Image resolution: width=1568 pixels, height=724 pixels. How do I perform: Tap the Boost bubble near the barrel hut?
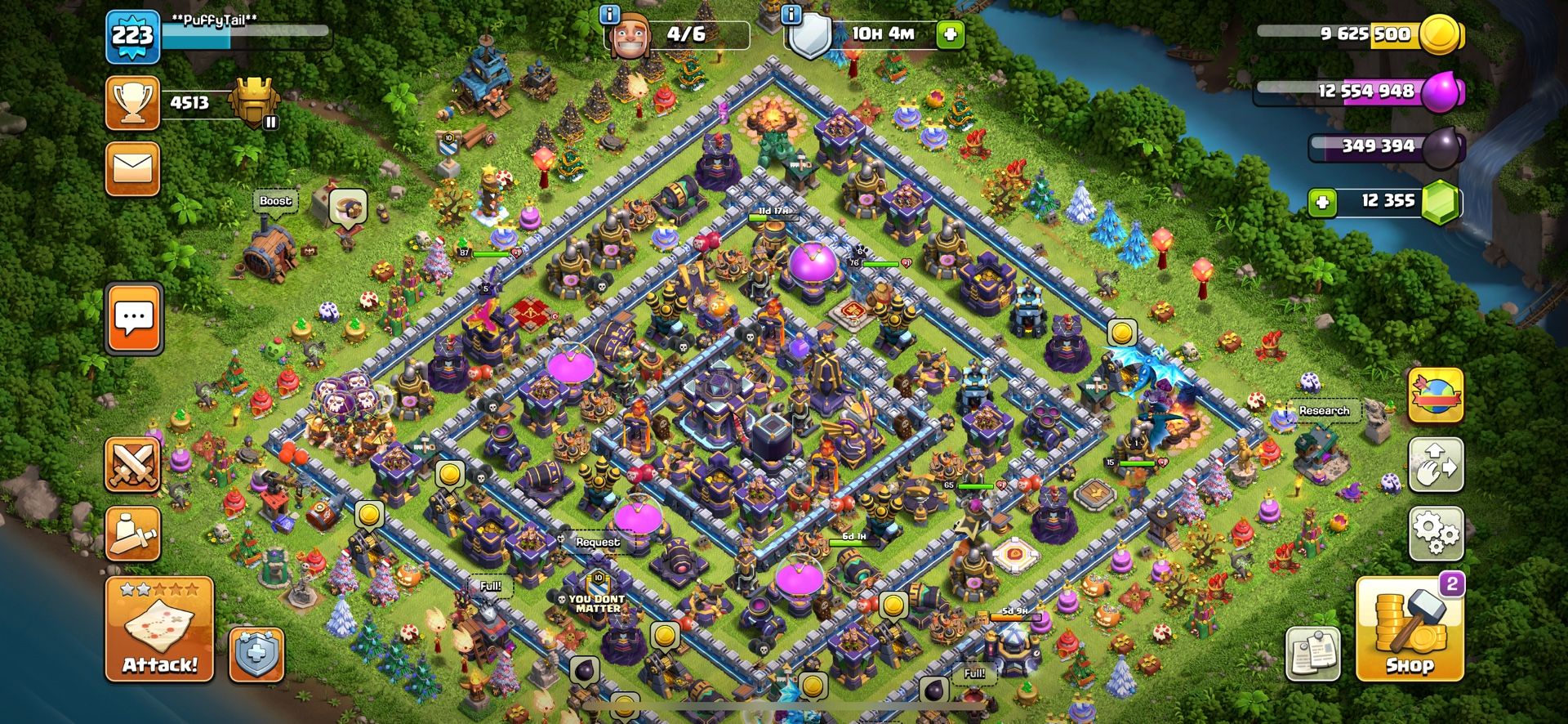275,199
